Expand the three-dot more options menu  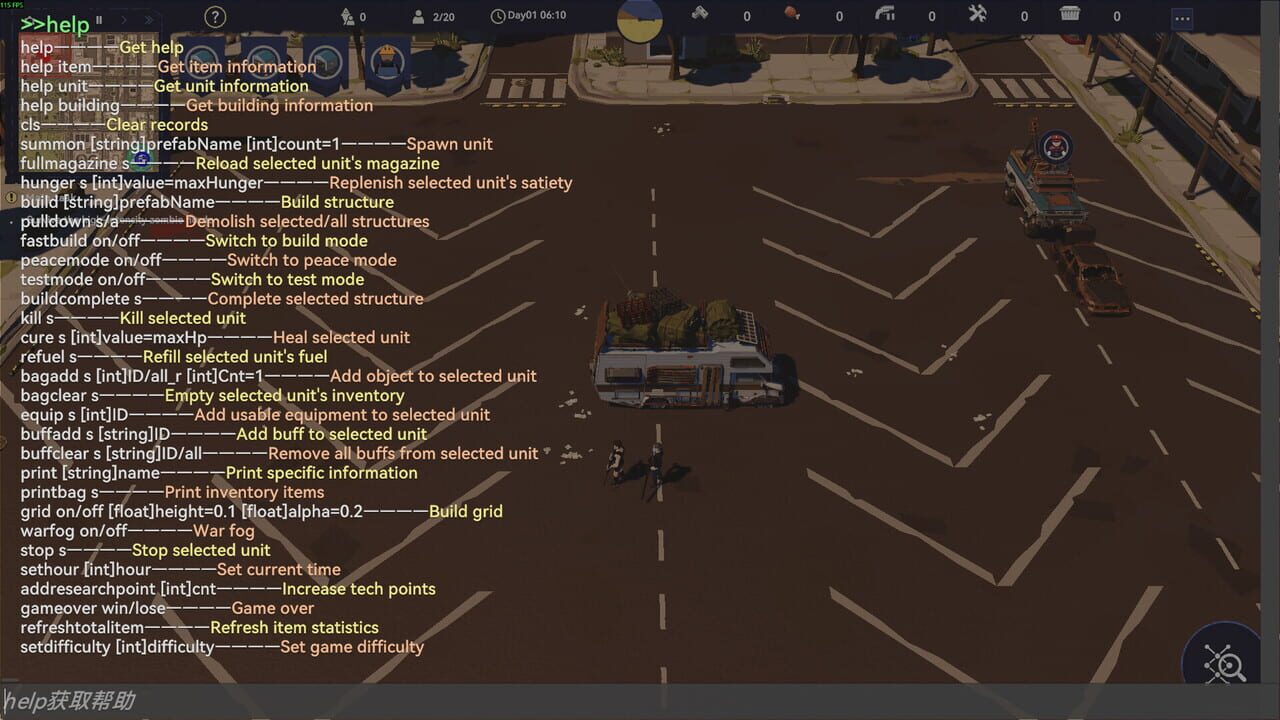point(1181,18)
